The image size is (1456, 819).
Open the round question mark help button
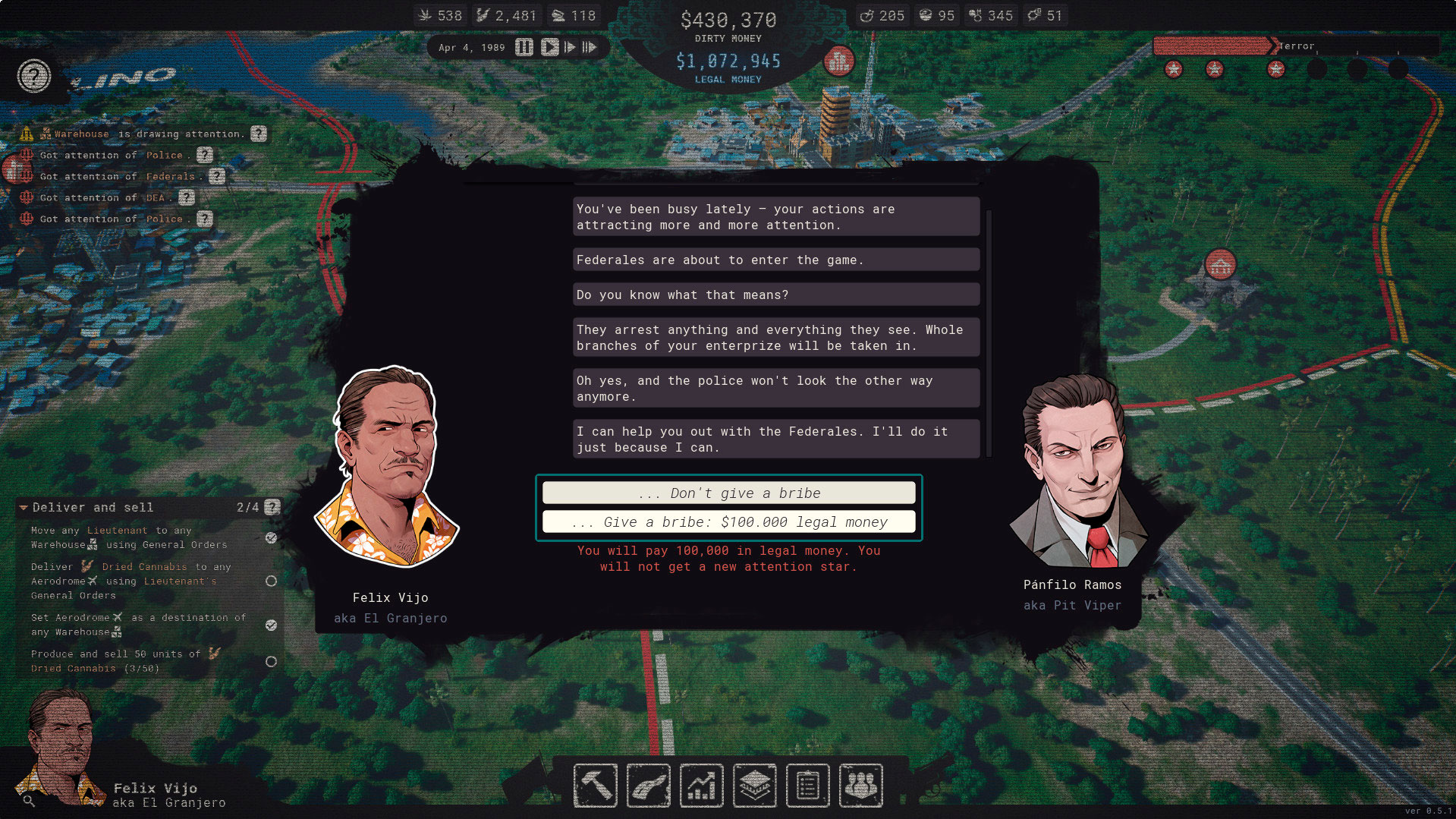coord(34,76)
